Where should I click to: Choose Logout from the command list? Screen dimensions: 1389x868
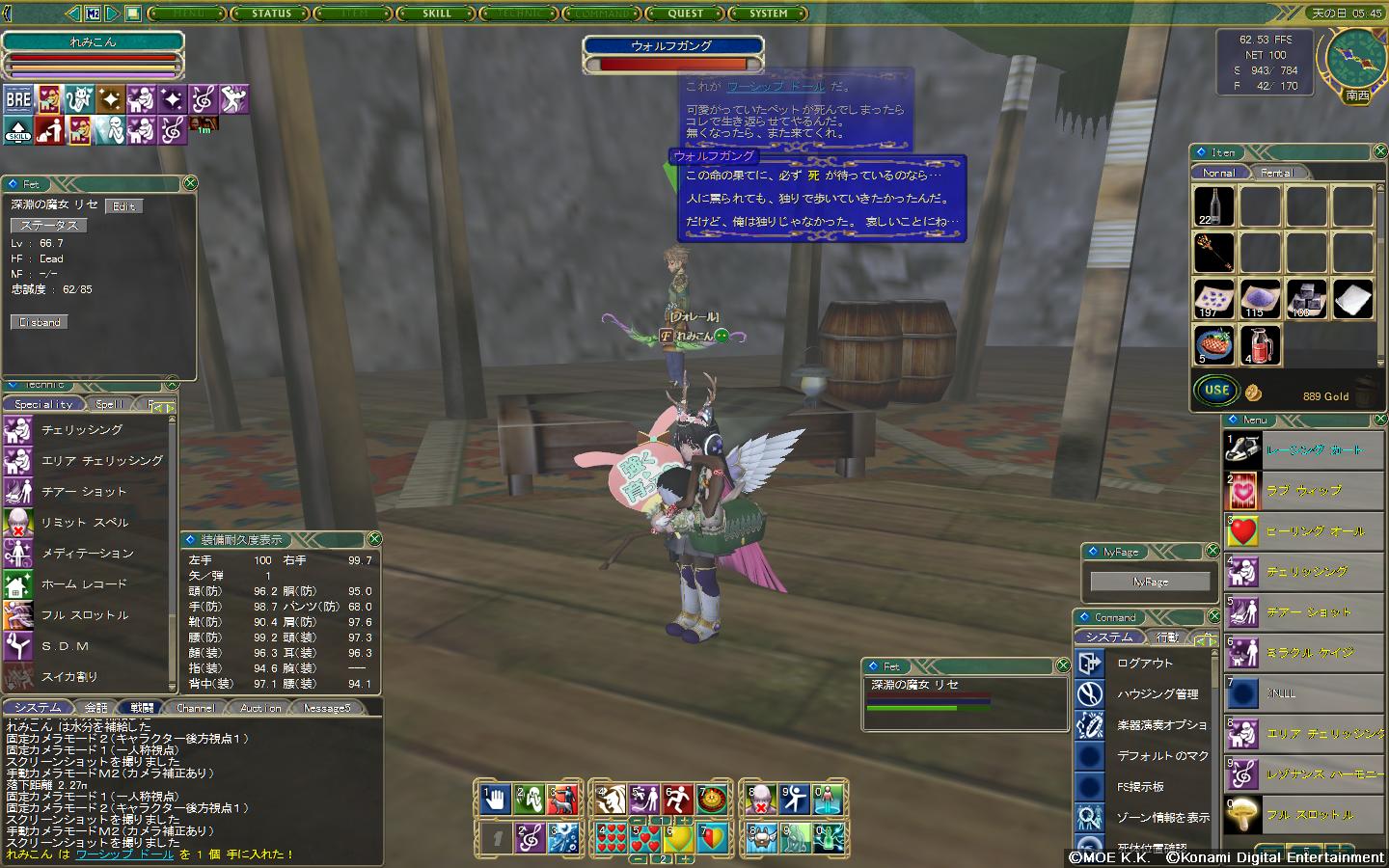[1144, 664]
